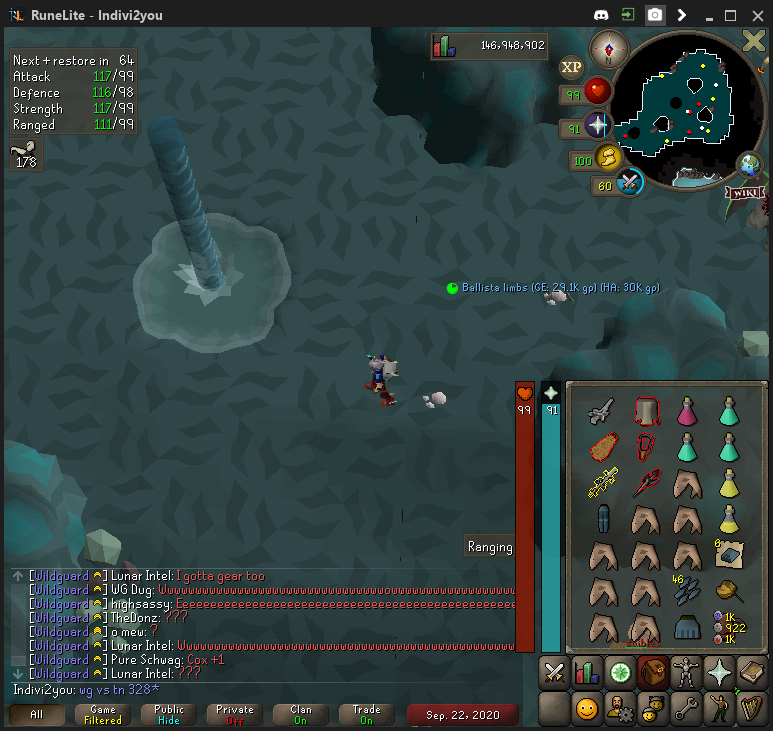Open the Combat Options tab
The height and width of the screenshot is (731, 773).
(553, 672)
